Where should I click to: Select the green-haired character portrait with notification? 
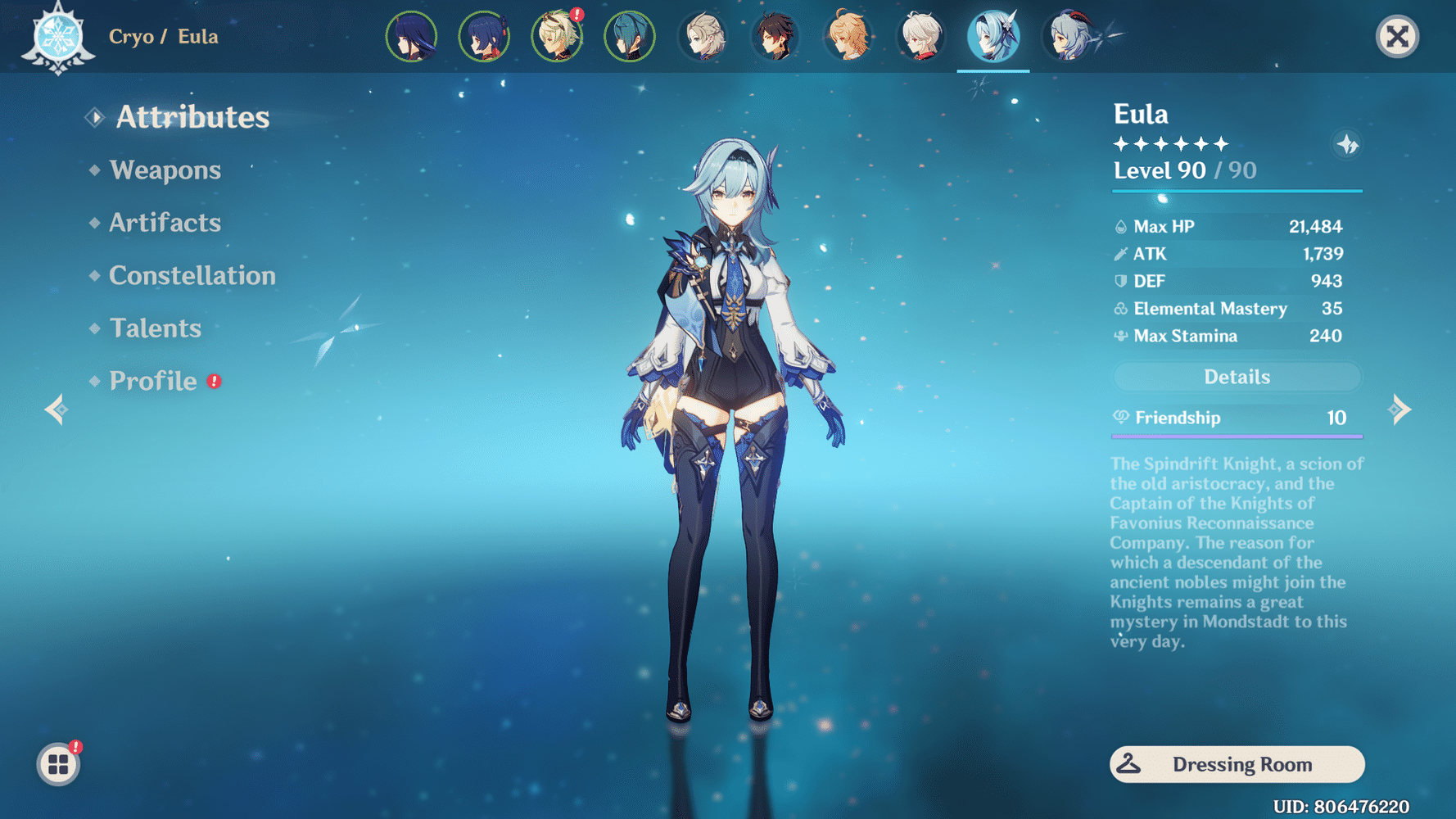[x=557, y=36]
